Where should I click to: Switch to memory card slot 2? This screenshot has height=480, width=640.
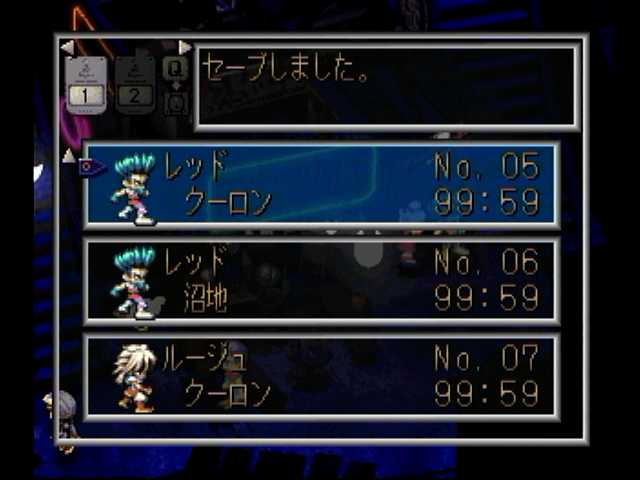[x=136, y=84]
